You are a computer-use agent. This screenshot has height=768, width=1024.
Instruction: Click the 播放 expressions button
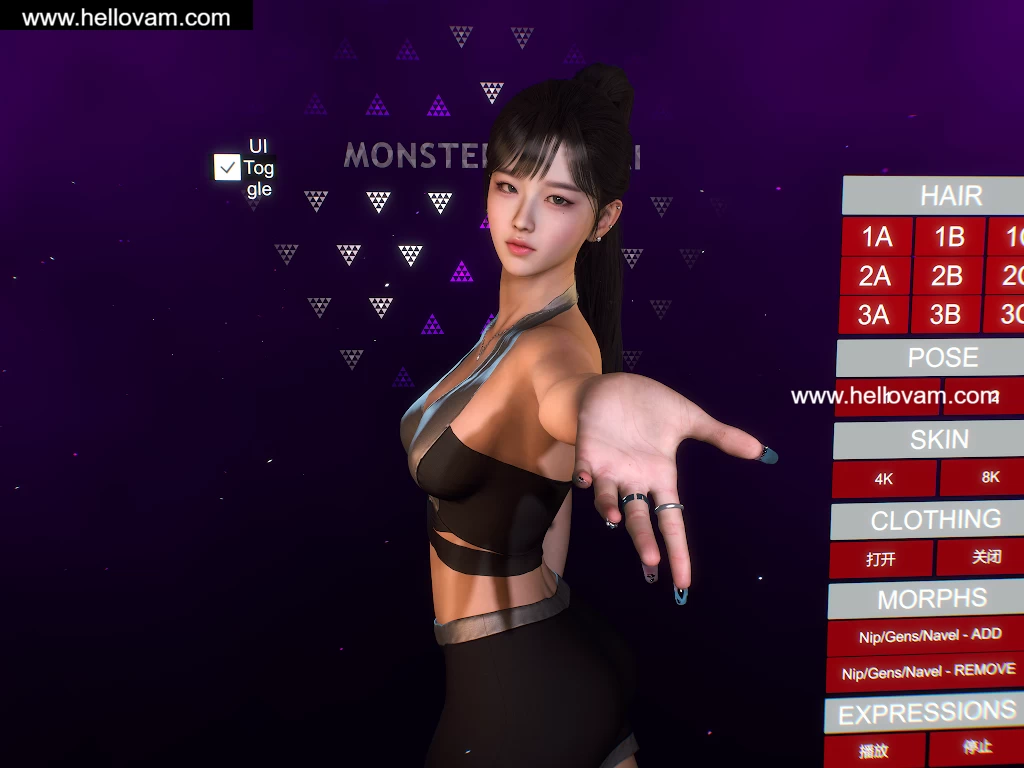coord(874,750)
